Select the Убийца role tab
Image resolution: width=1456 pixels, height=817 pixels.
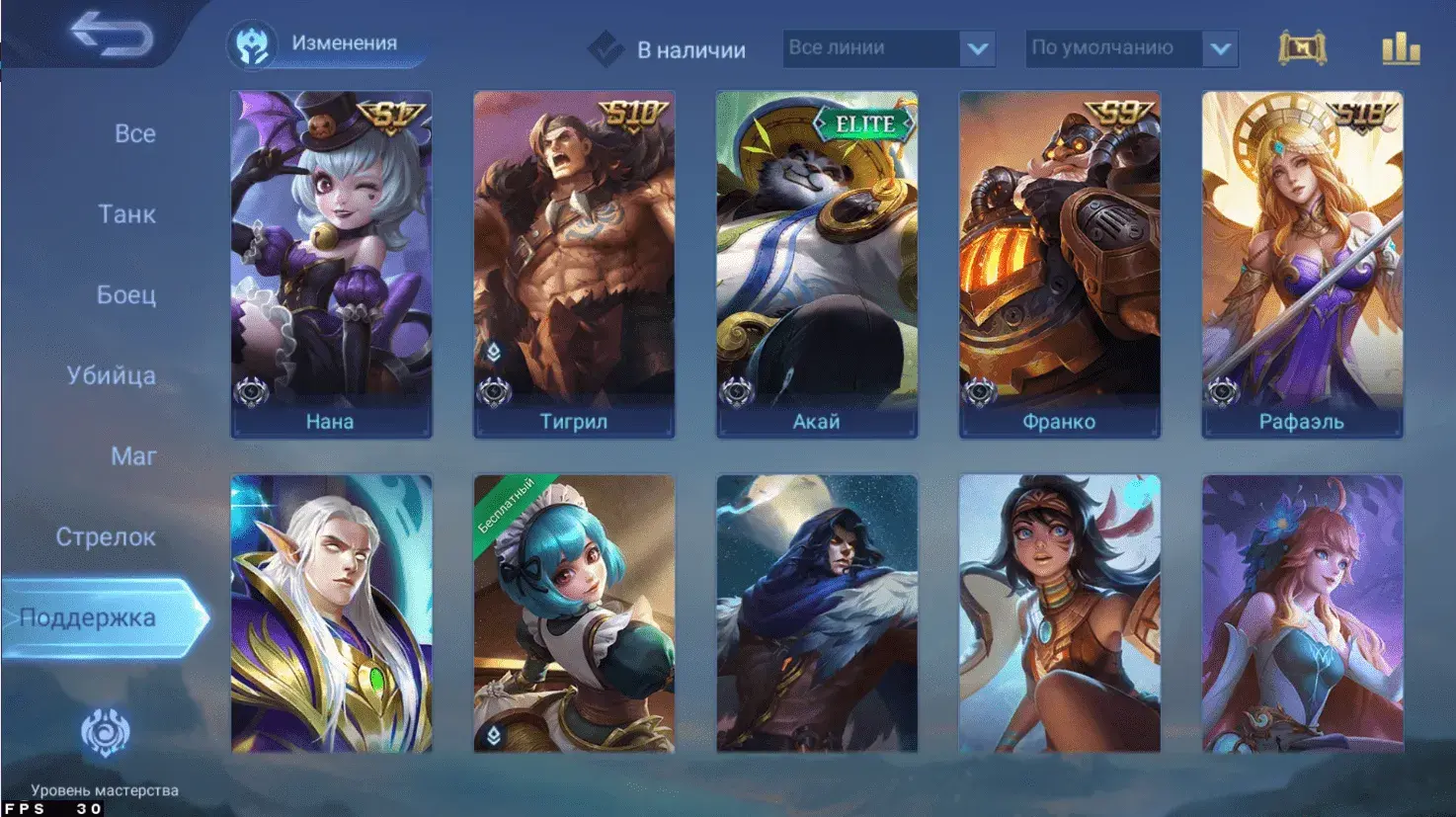coord(111,375)
